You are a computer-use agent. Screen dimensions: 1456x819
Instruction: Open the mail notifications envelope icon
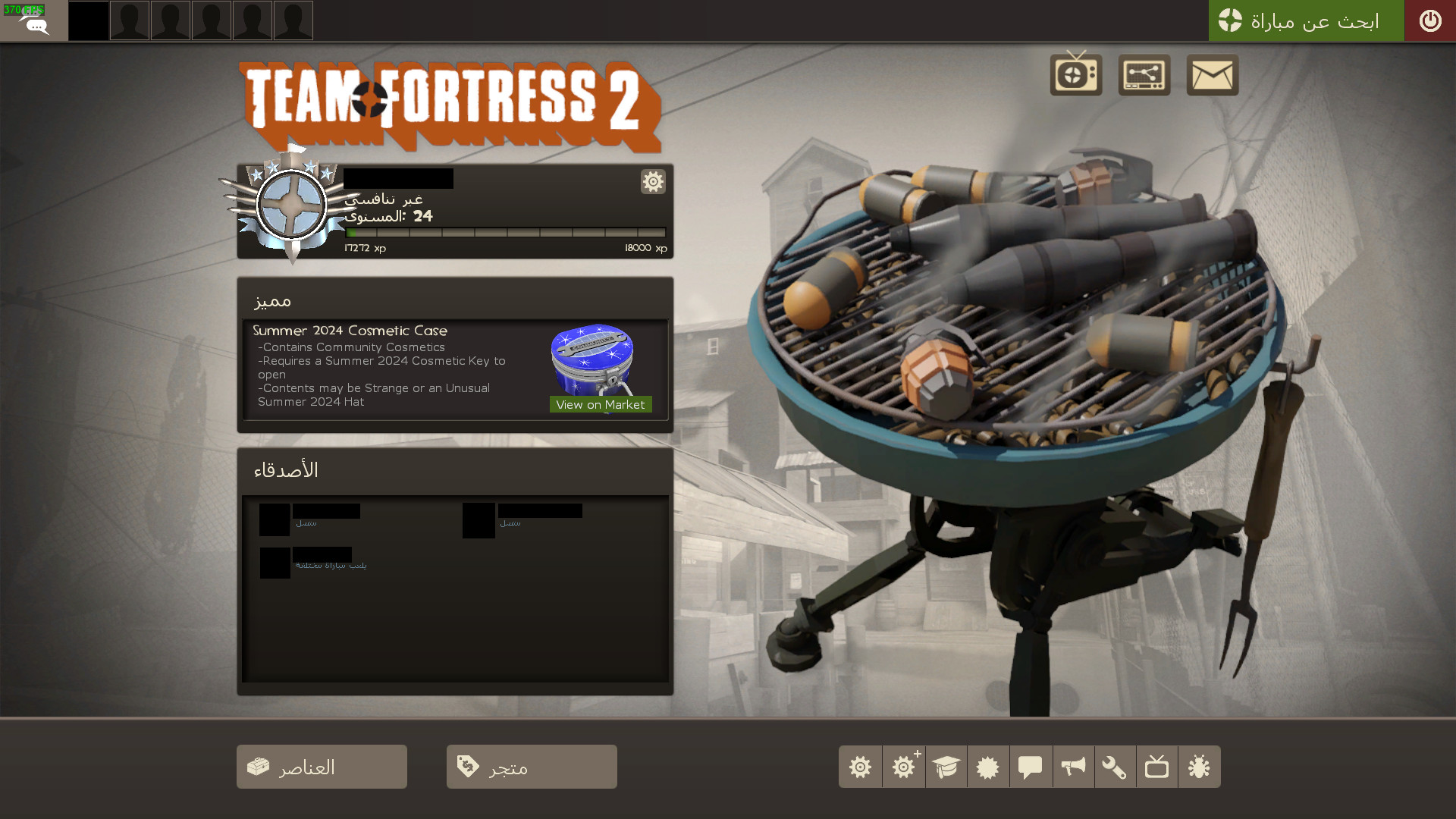click(1211, 74)
